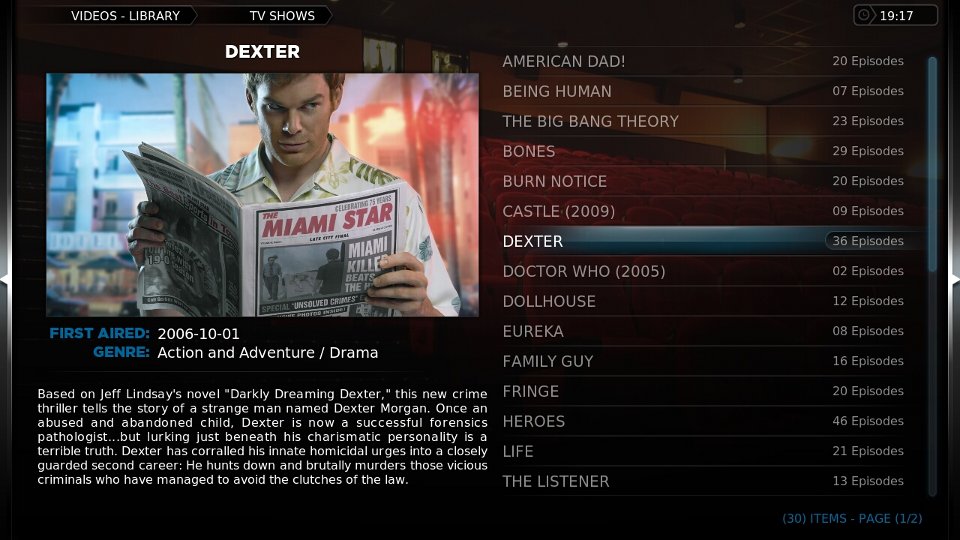This screenshot has height=540, width=960.
Task: Click the TV Shows breadcrumb
Action: pos(282,16)
